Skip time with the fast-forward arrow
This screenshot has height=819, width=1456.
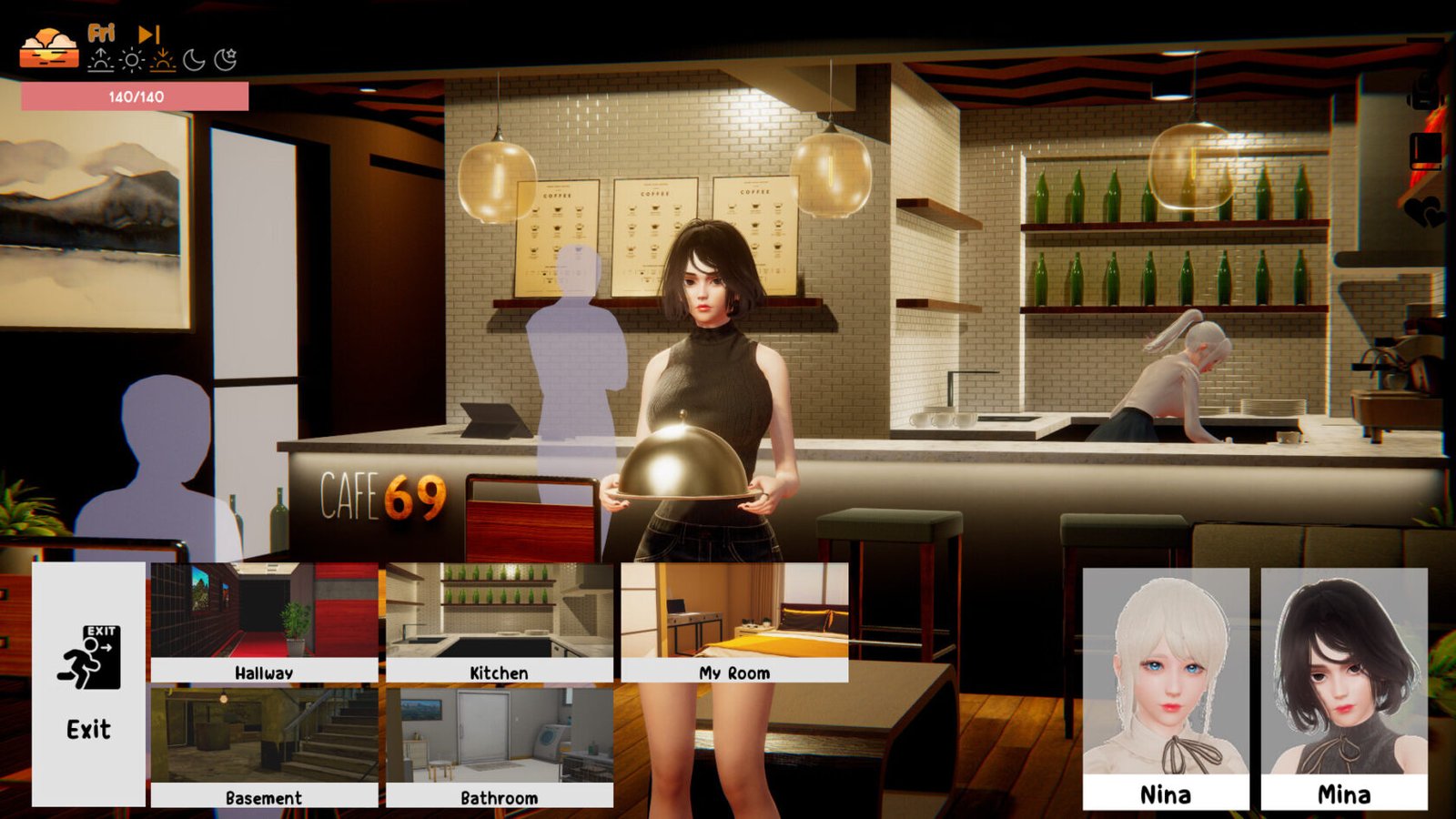tap(149, 35)
